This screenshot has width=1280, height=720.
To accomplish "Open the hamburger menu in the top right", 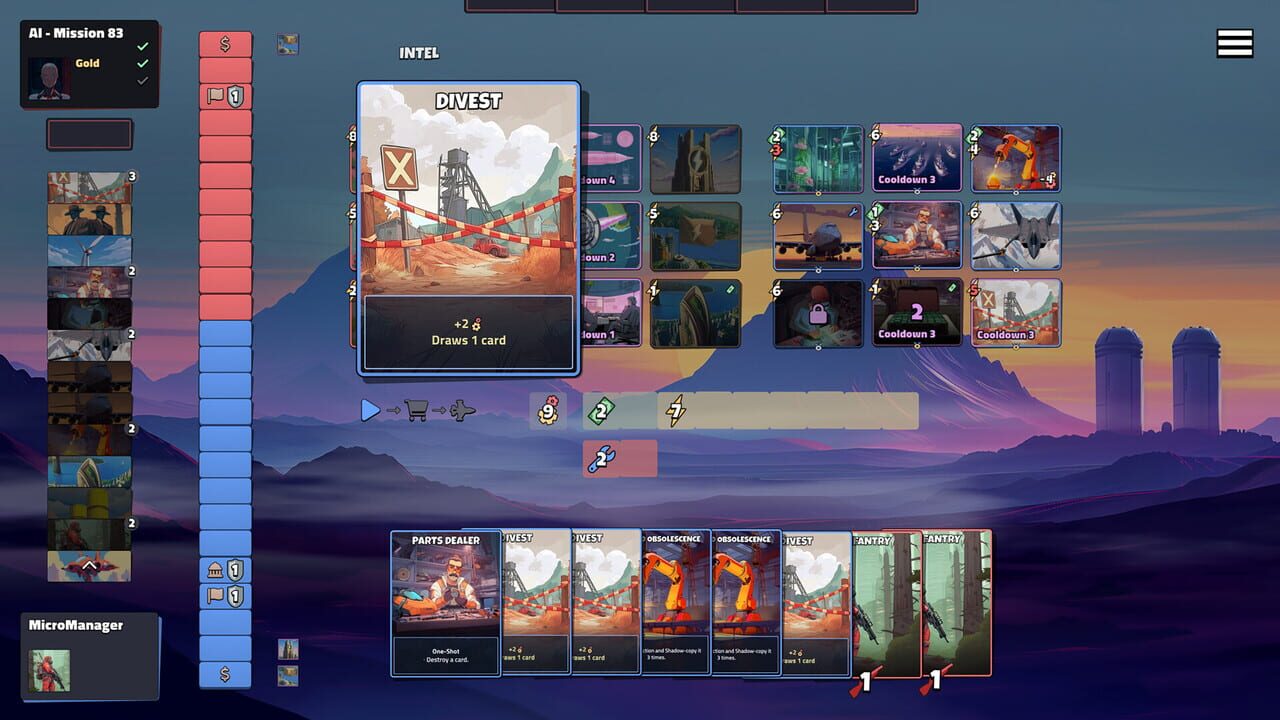I will 1234,43.
